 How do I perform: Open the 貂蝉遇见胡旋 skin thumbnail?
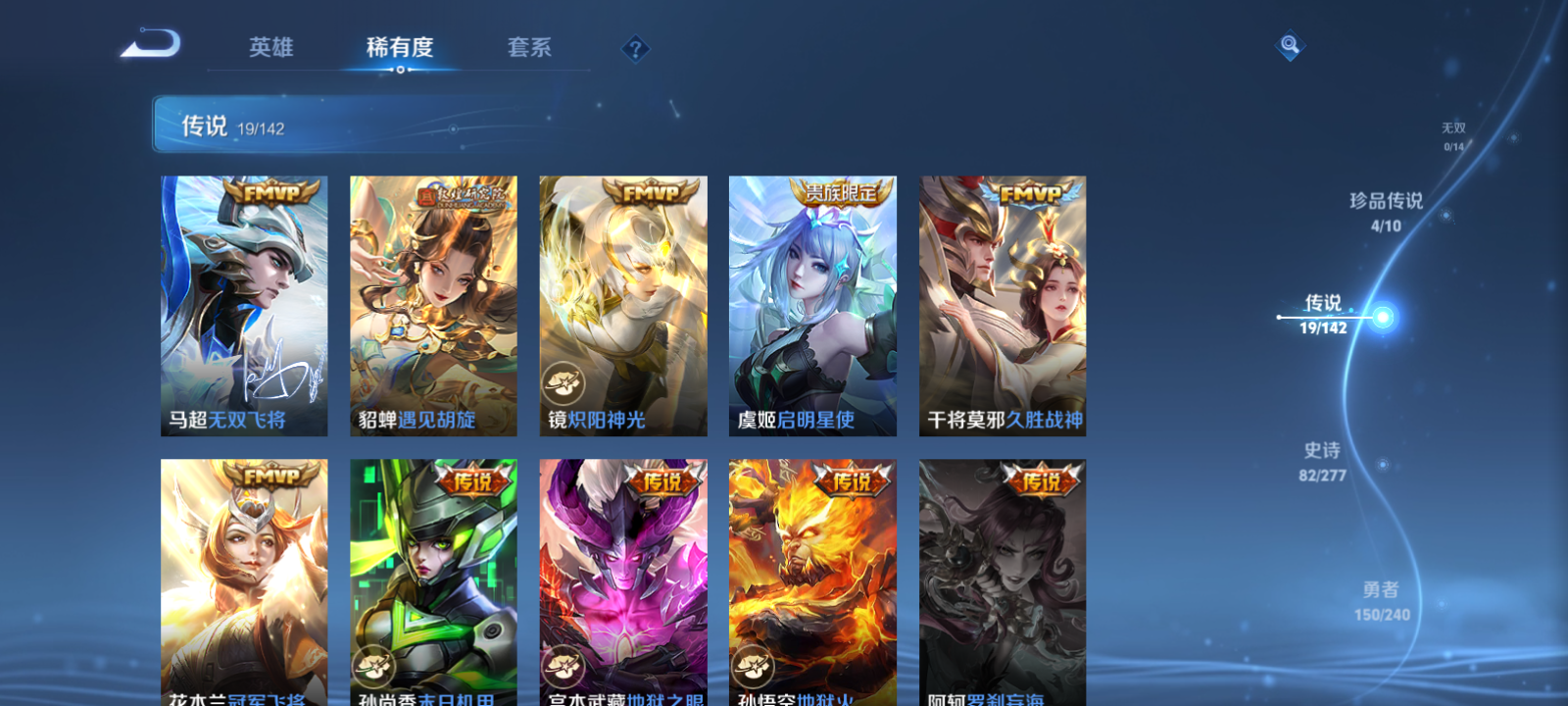(x=431, y=304)
